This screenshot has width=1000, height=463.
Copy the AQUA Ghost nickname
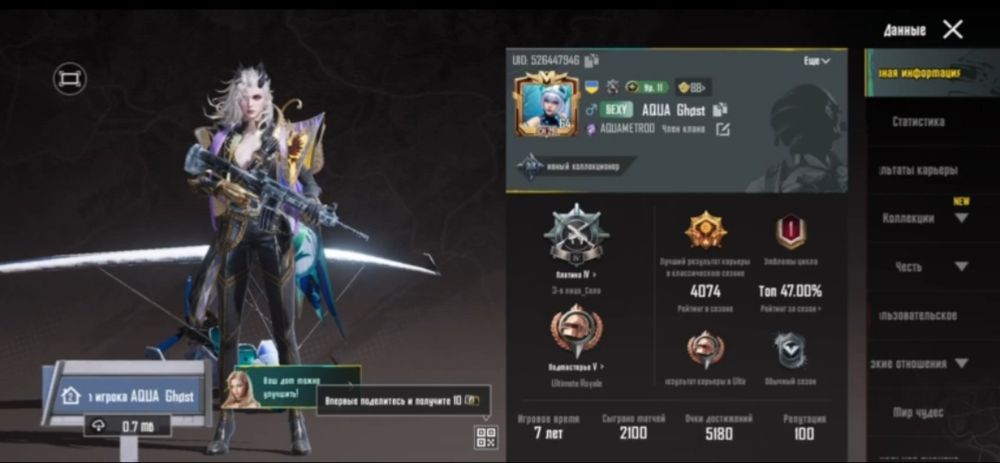720,110
